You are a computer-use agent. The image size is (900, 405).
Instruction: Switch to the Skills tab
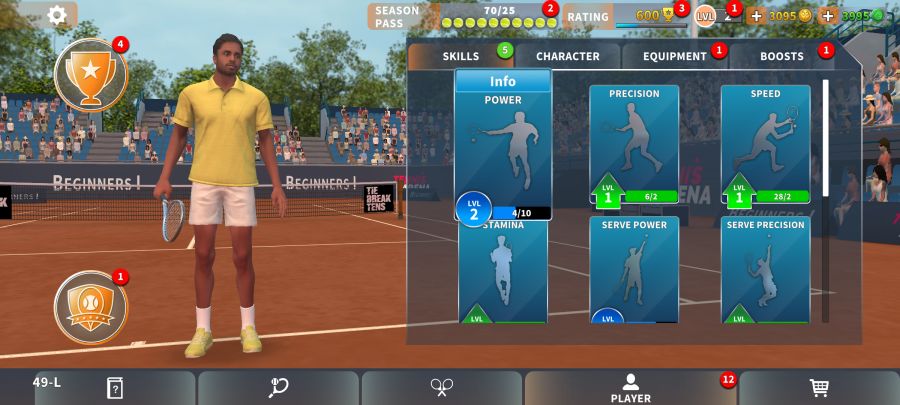(x=461, y=56)
